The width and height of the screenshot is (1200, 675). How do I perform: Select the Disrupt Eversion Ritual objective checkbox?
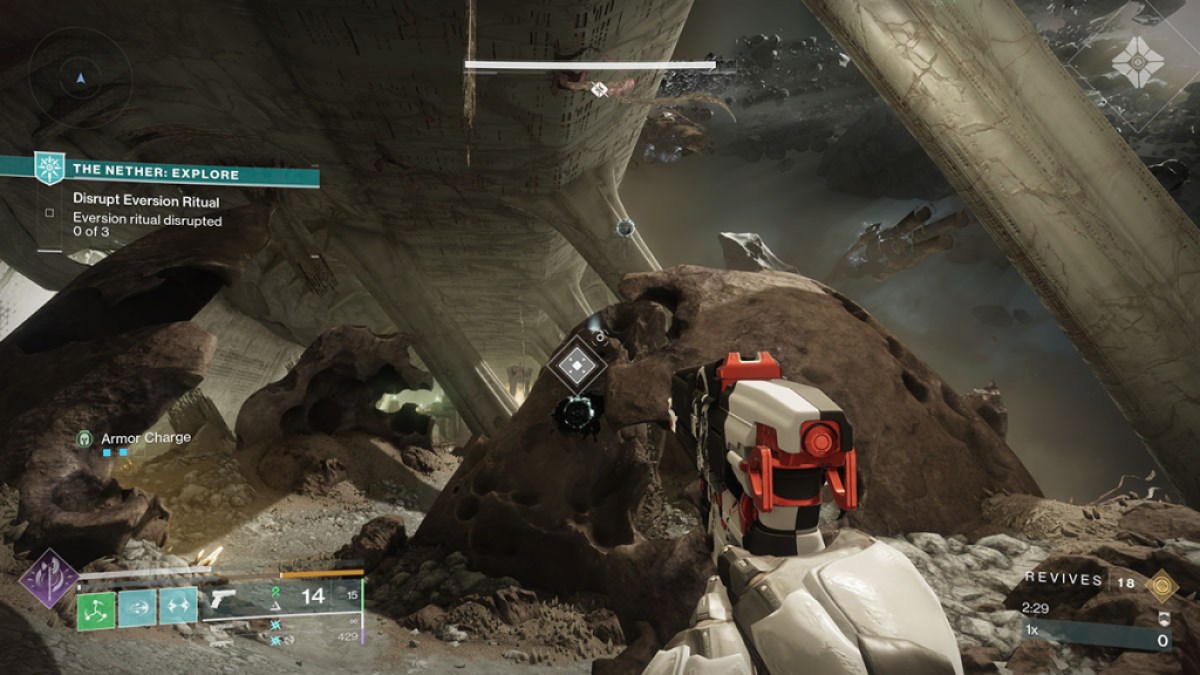coord(49,212)
